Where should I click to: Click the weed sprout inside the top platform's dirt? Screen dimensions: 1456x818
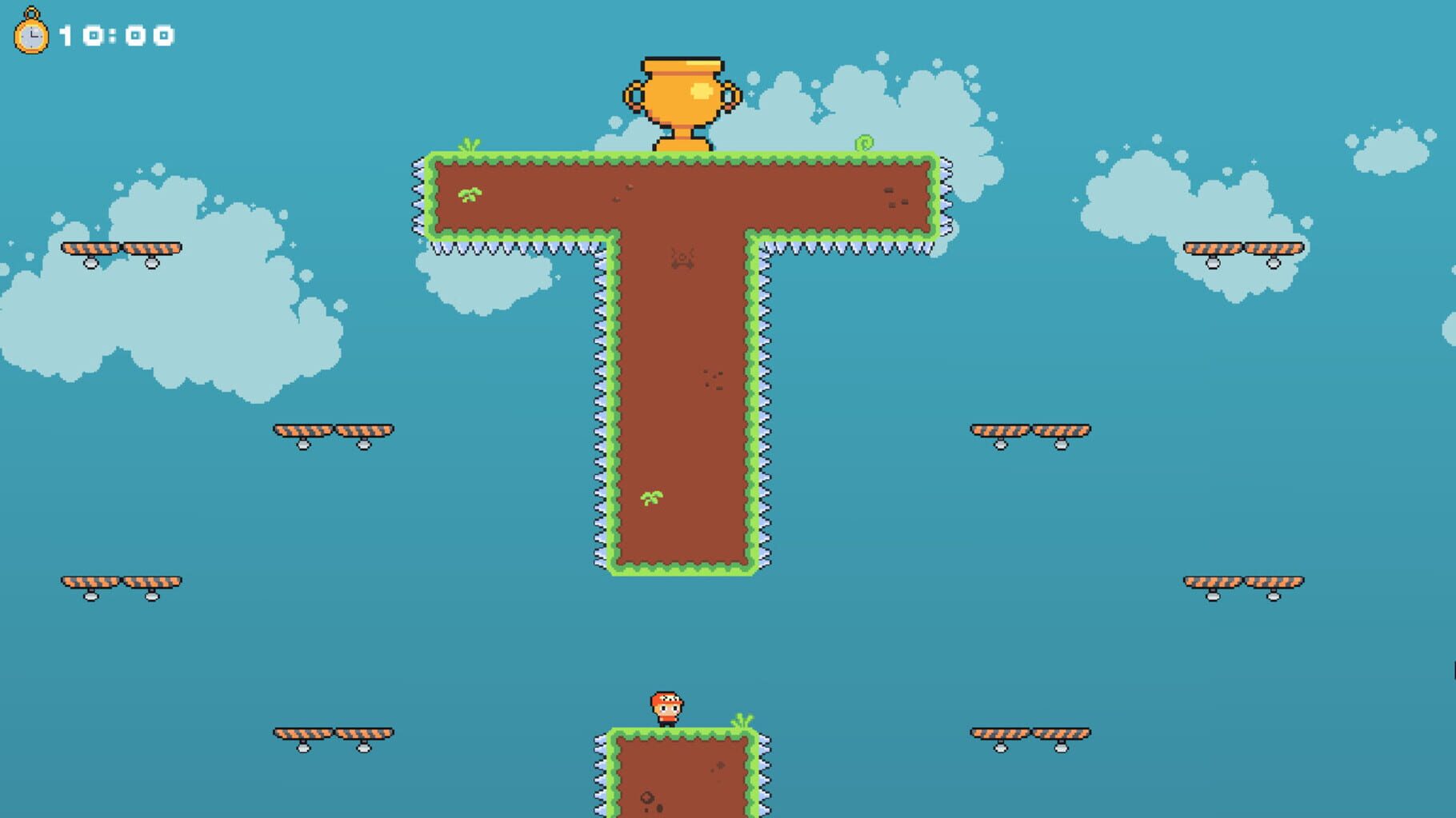[x=470, y=194]
